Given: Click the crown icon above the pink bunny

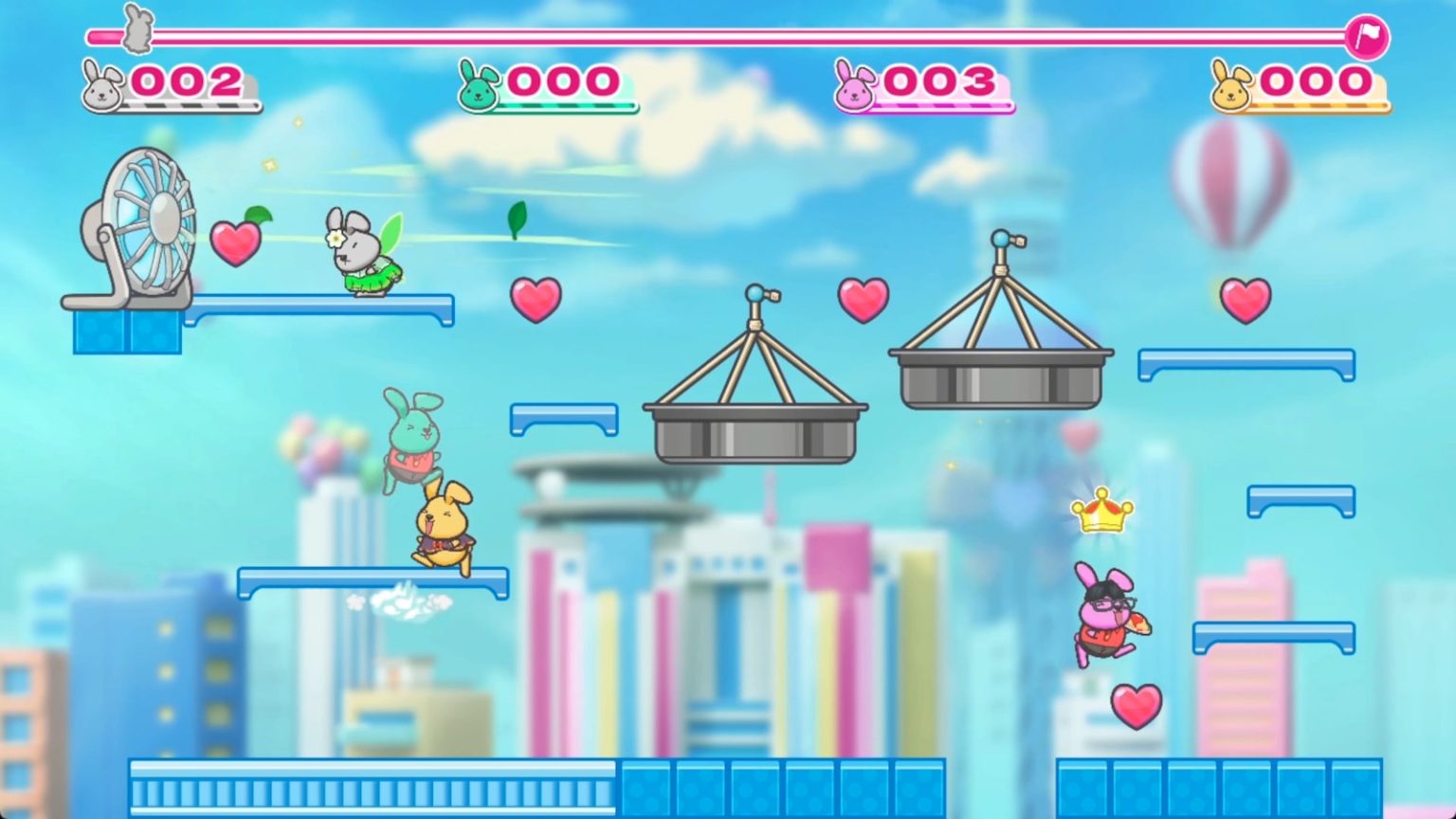Looking at the screenshot, I should [x=1101, y=513].
